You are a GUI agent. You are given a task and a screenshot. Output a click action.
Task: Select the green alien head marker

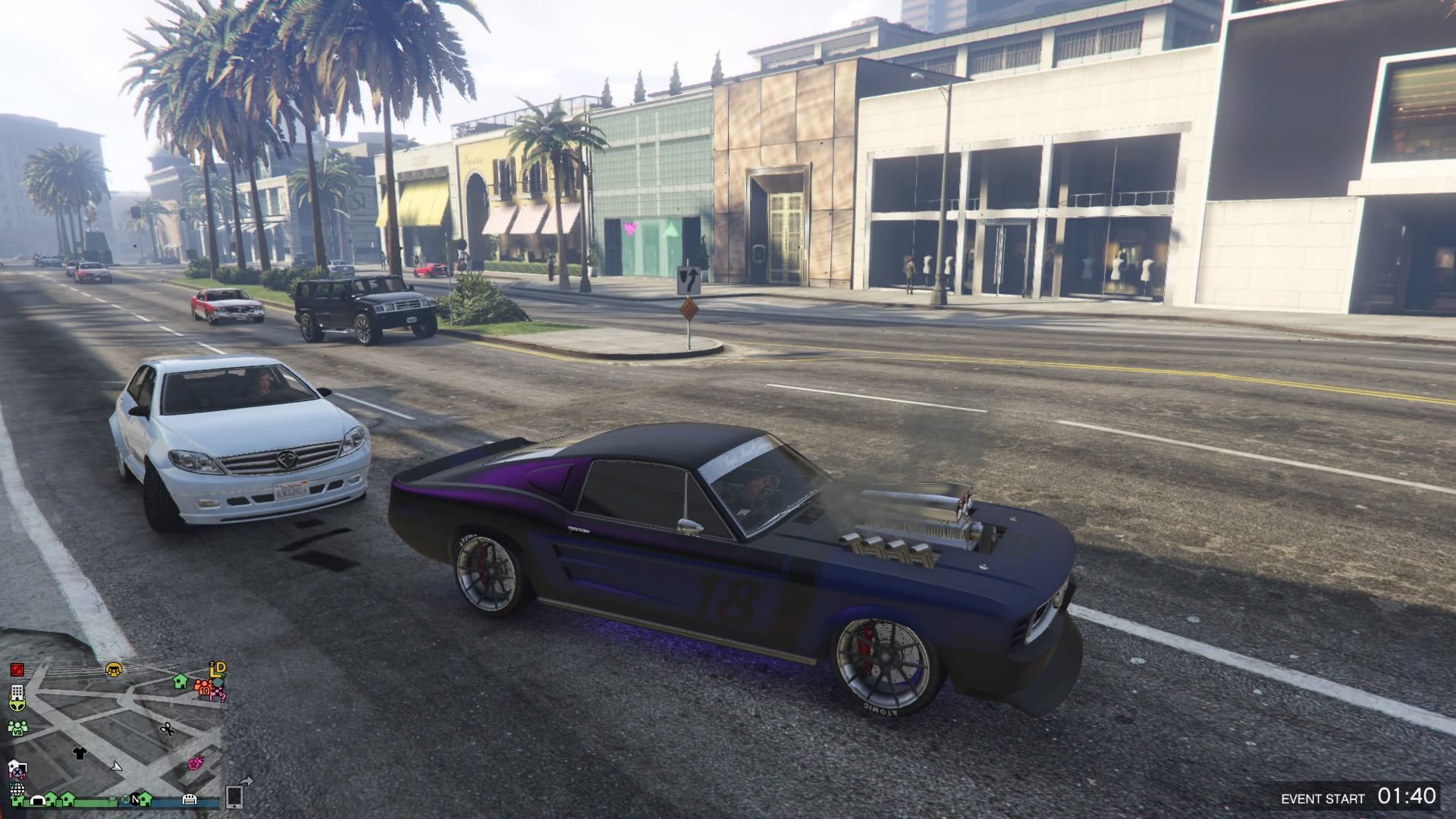[x=17, y=704]
